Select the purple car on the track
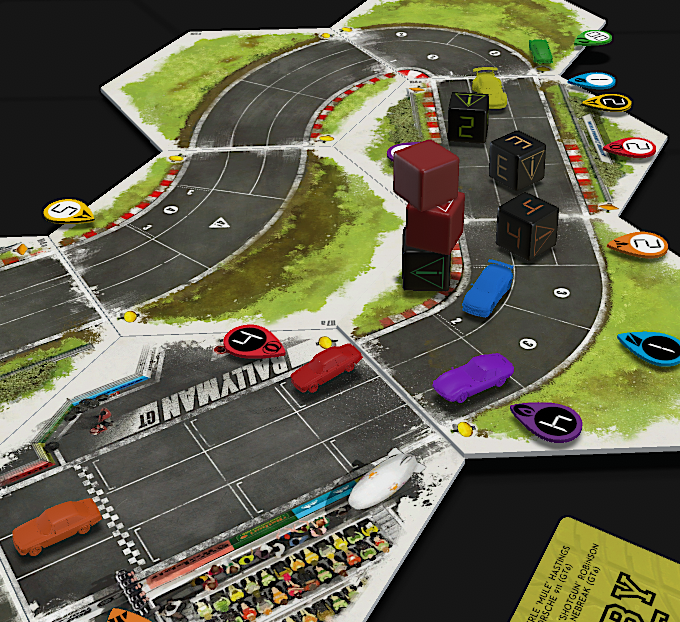680x622 pixels. tap(474, 378)
